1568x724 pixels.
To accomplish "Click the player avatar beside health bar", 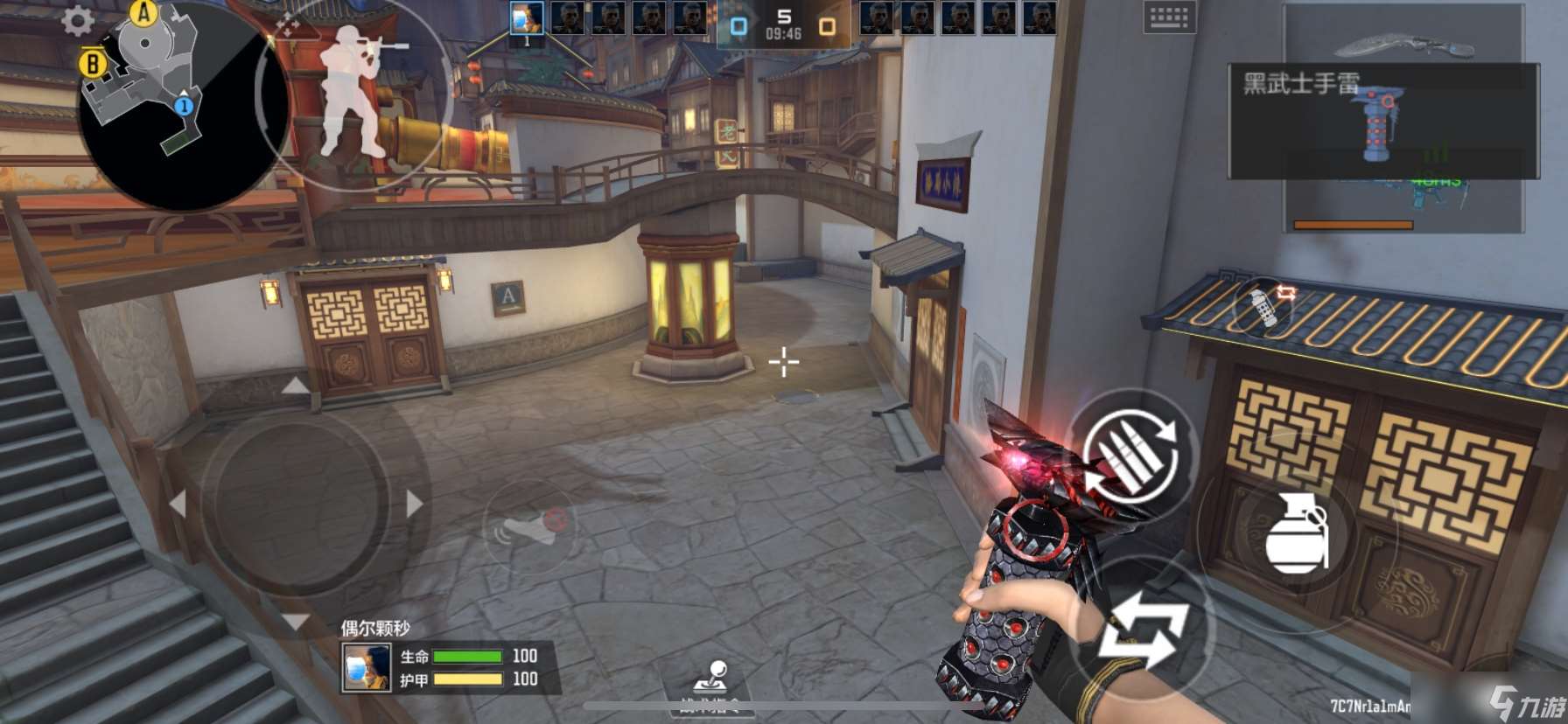I will 367,668.
